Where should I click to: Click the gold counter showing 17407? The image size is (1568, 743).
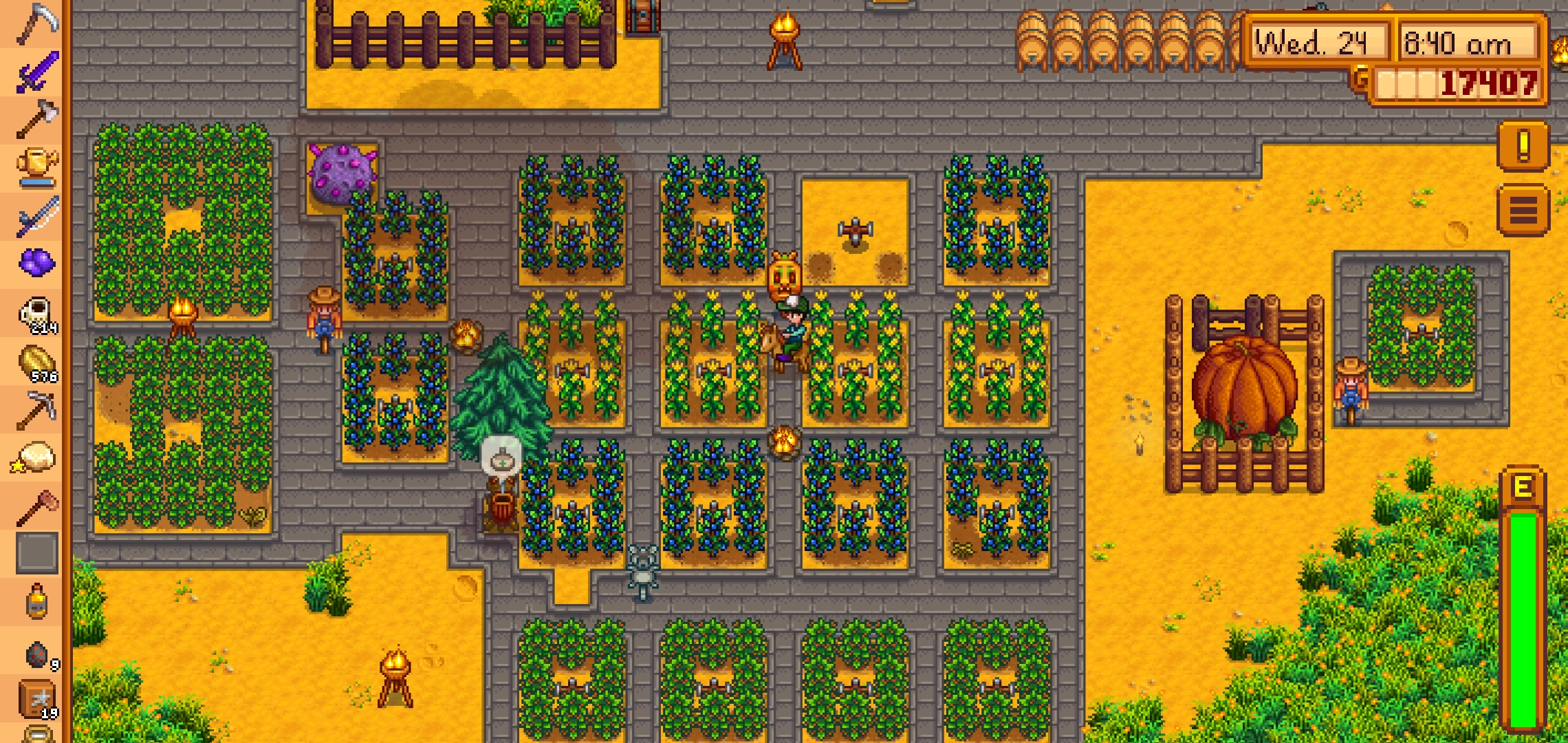pyautogui.click(x=1458, y=88)
